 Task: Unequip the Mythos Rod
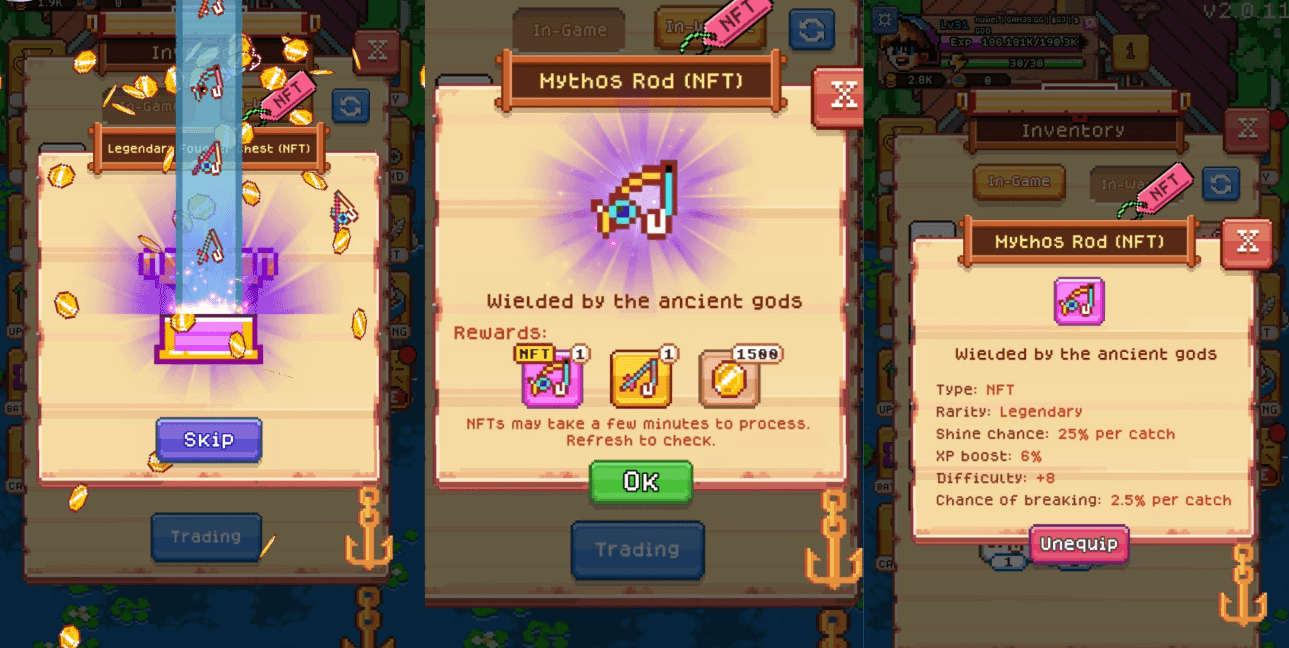coord(1078,545)
